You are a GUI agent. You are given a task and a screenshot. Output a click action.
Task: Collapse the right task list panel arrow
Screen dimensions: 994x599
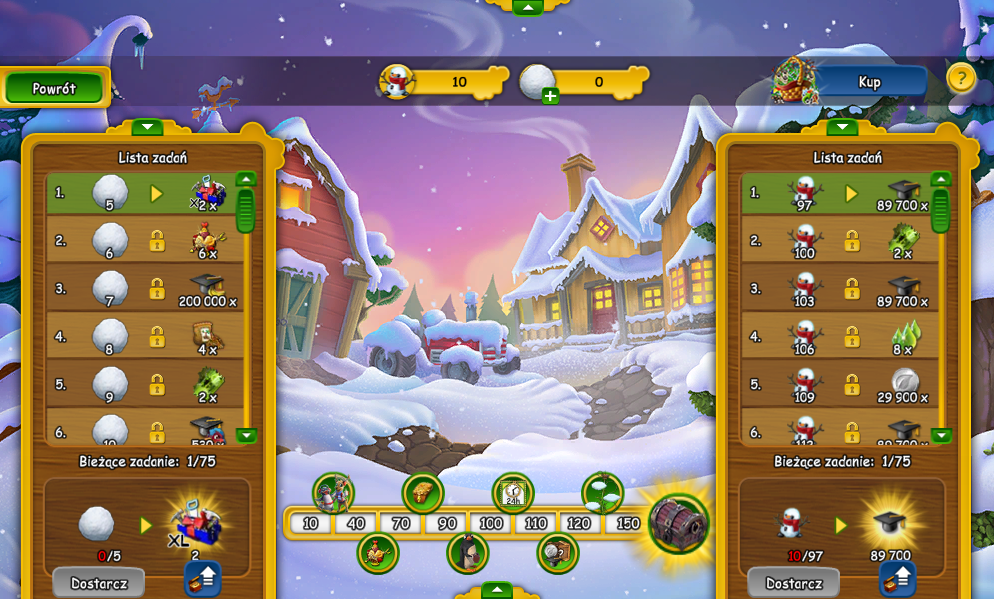(842, 127)
